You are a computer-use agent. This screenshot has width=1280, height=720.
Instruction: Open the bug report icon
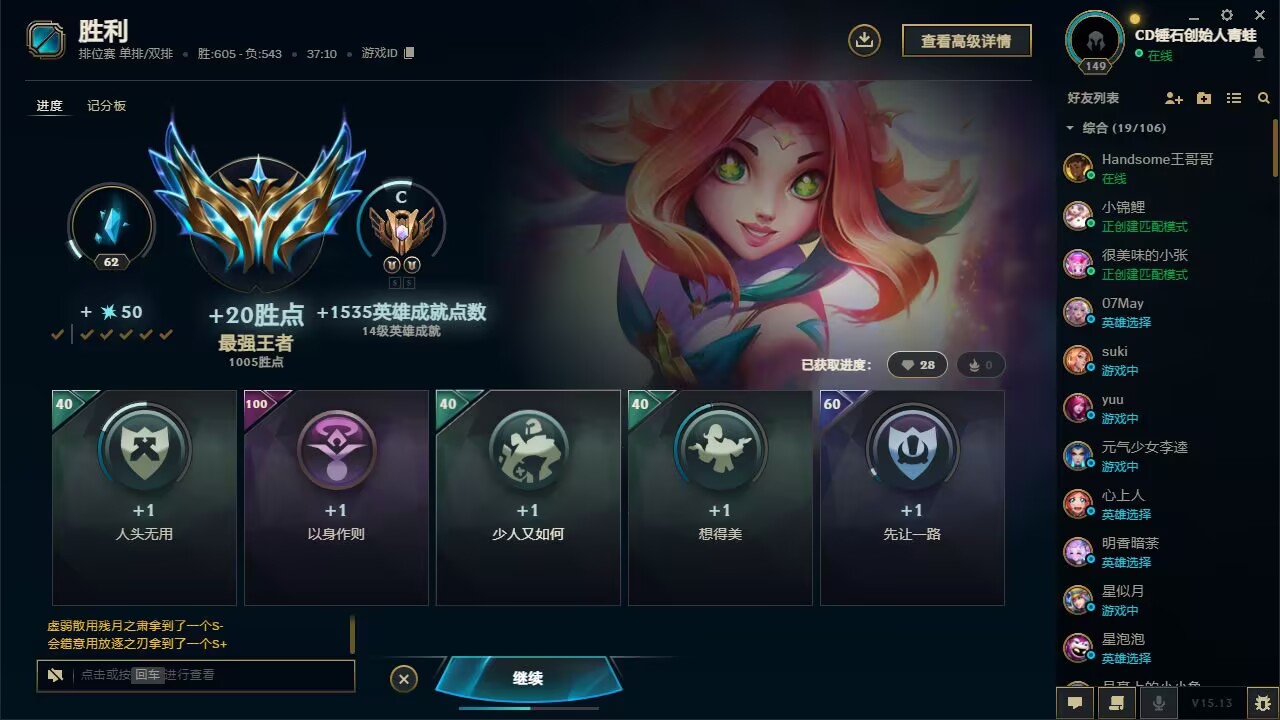click(x=1263, y=702)
